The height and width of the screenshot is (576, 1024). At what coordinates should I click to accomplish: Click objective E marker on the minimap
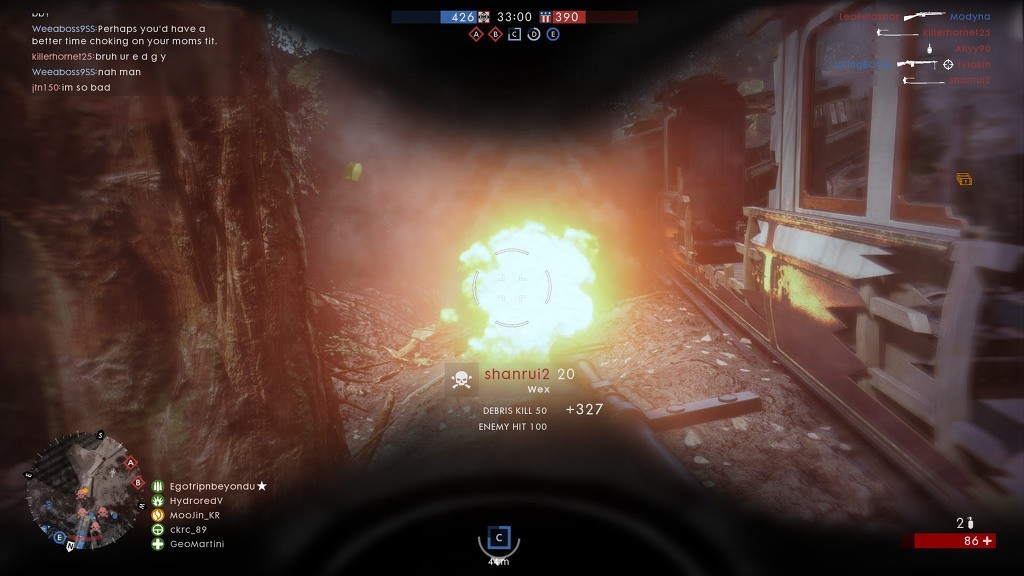(59, 538)
